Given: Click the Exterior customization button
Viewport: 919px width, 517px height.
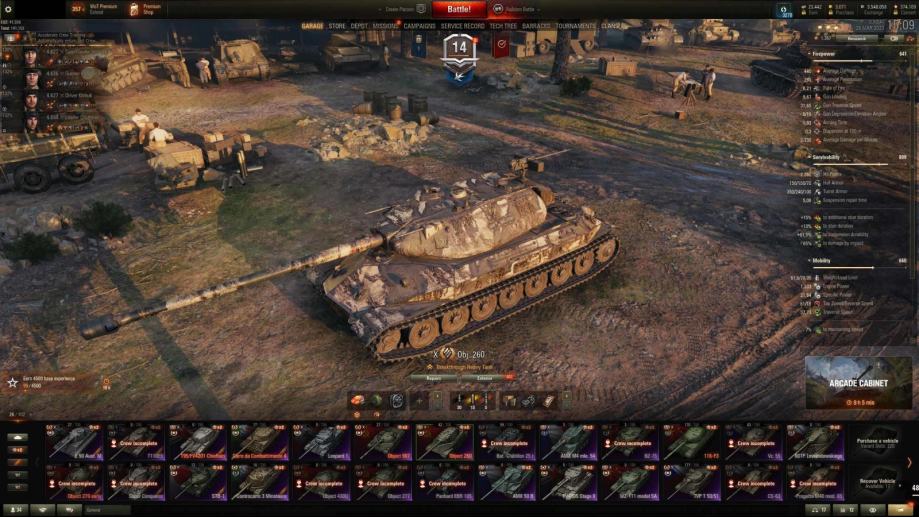Looking at the screenshot, I should (484, 378).
